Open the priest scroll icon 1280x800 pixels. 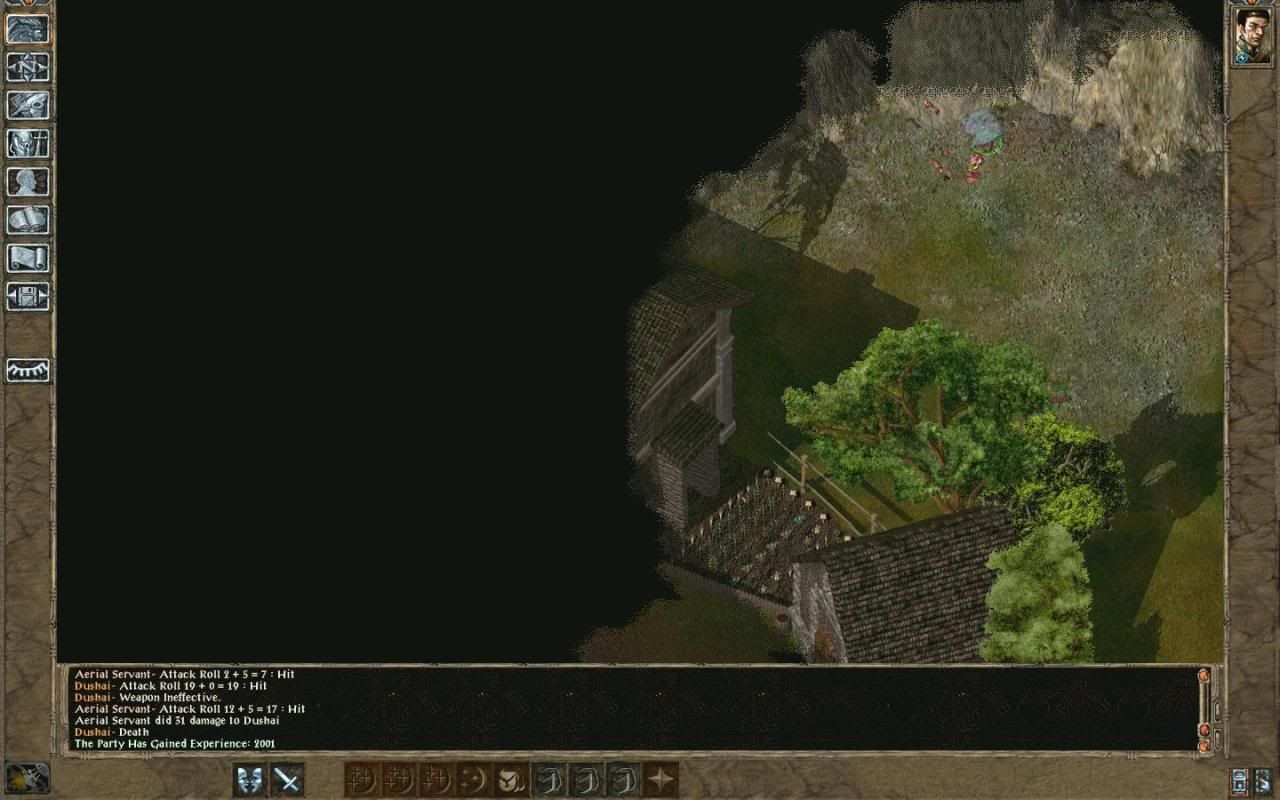click(27, 257)
